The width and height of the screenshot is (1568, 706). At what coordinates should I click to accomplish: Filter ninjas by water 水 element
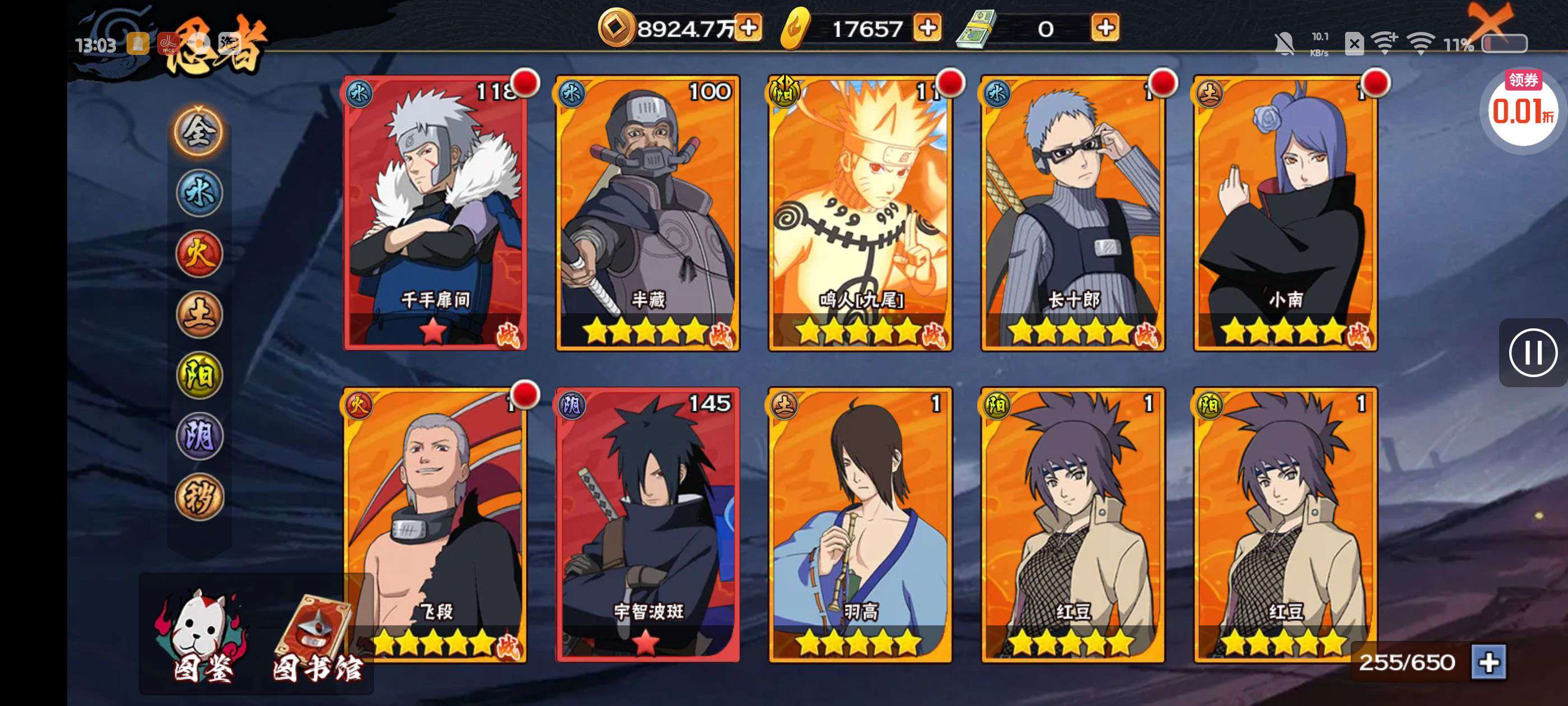click(199, 193)
